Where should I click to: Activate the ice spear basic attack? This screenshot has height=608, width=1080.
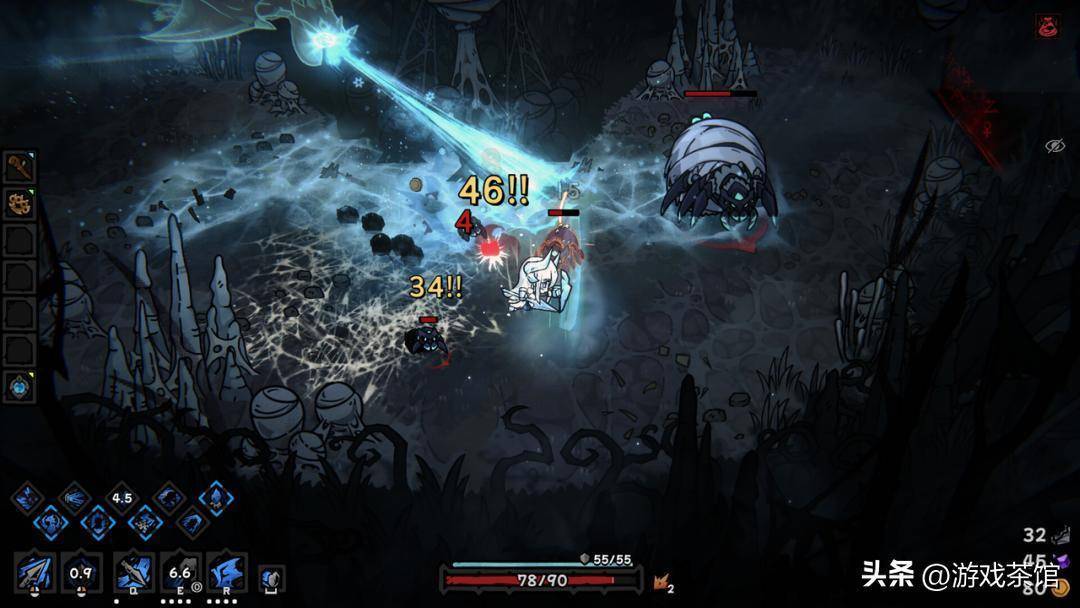click(35, 572)
